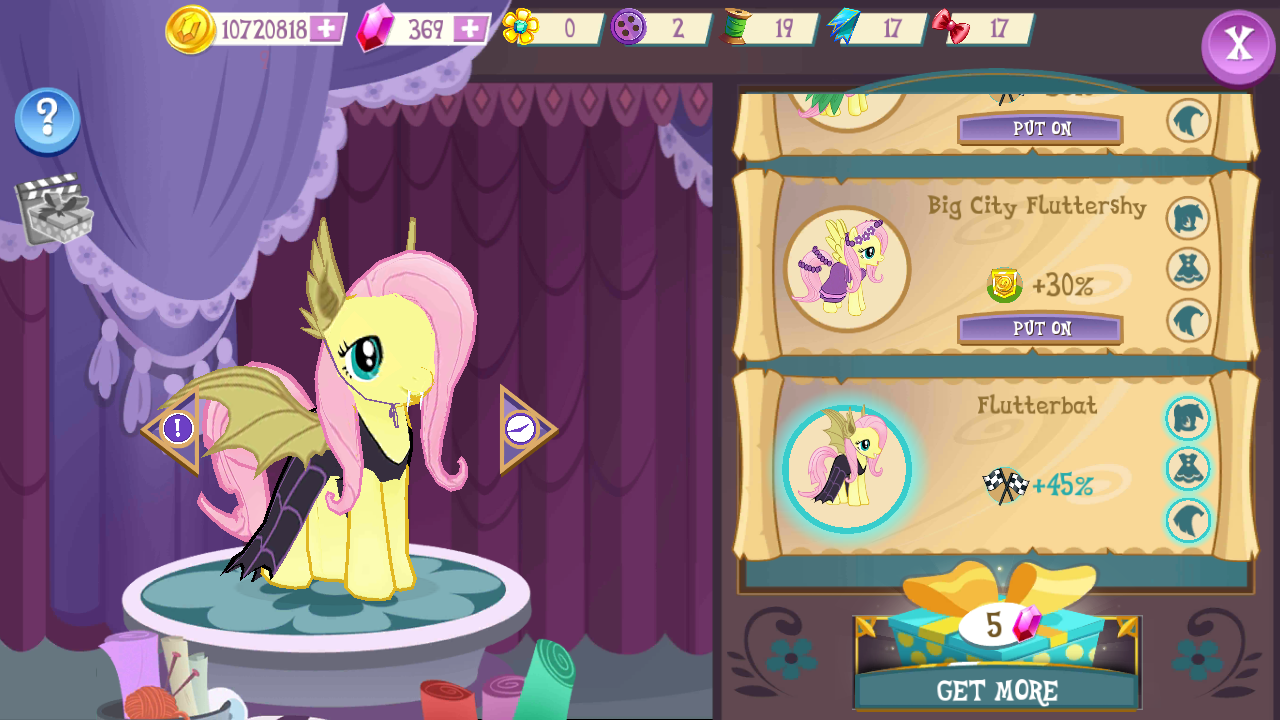Screen dimensions: 1280x720
Task: Click the thread spool materials icon
Action: (x=737, y=28)
